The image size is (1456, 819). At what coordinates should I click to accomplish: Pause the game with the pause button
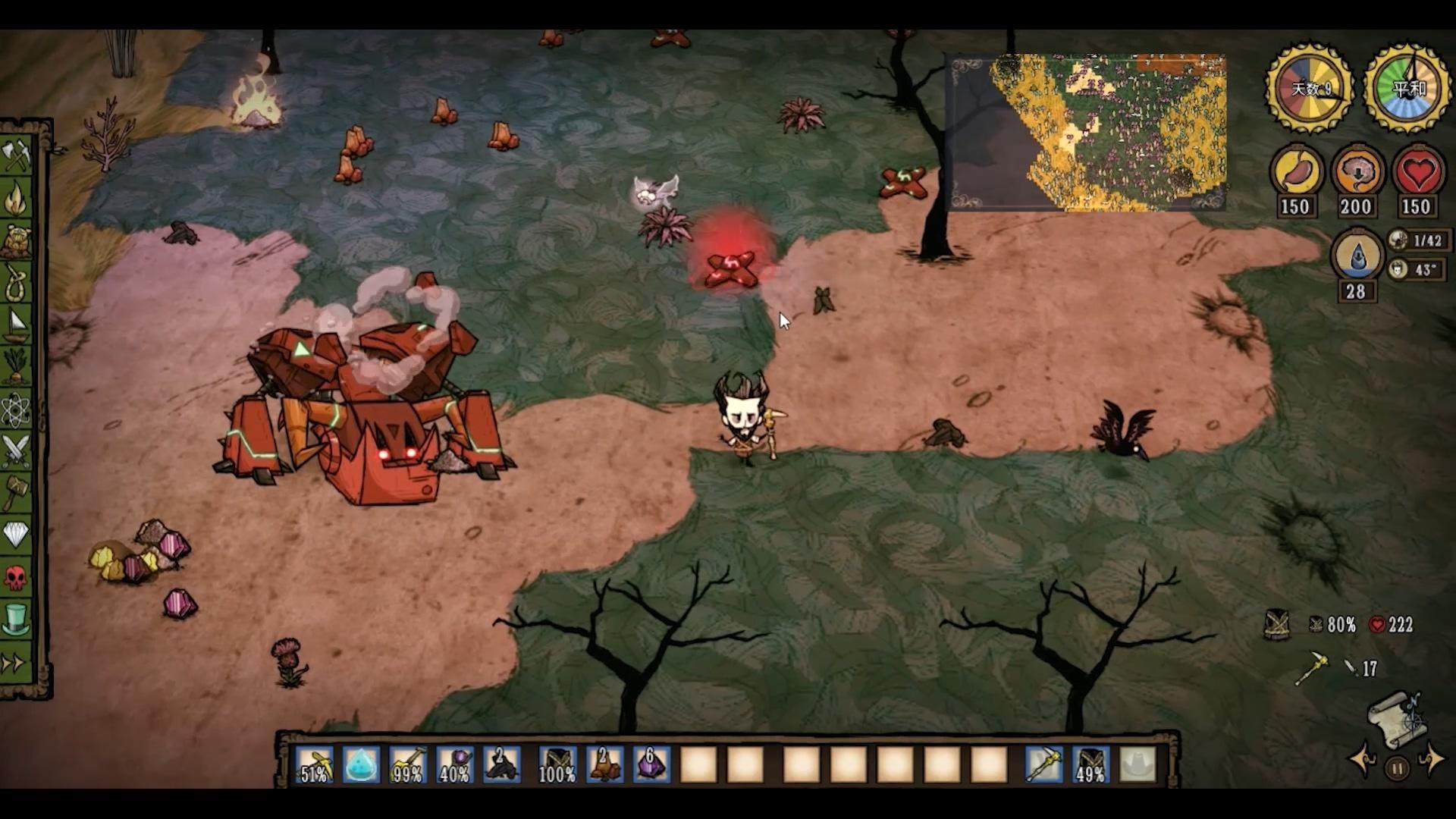click(1397, 769)
